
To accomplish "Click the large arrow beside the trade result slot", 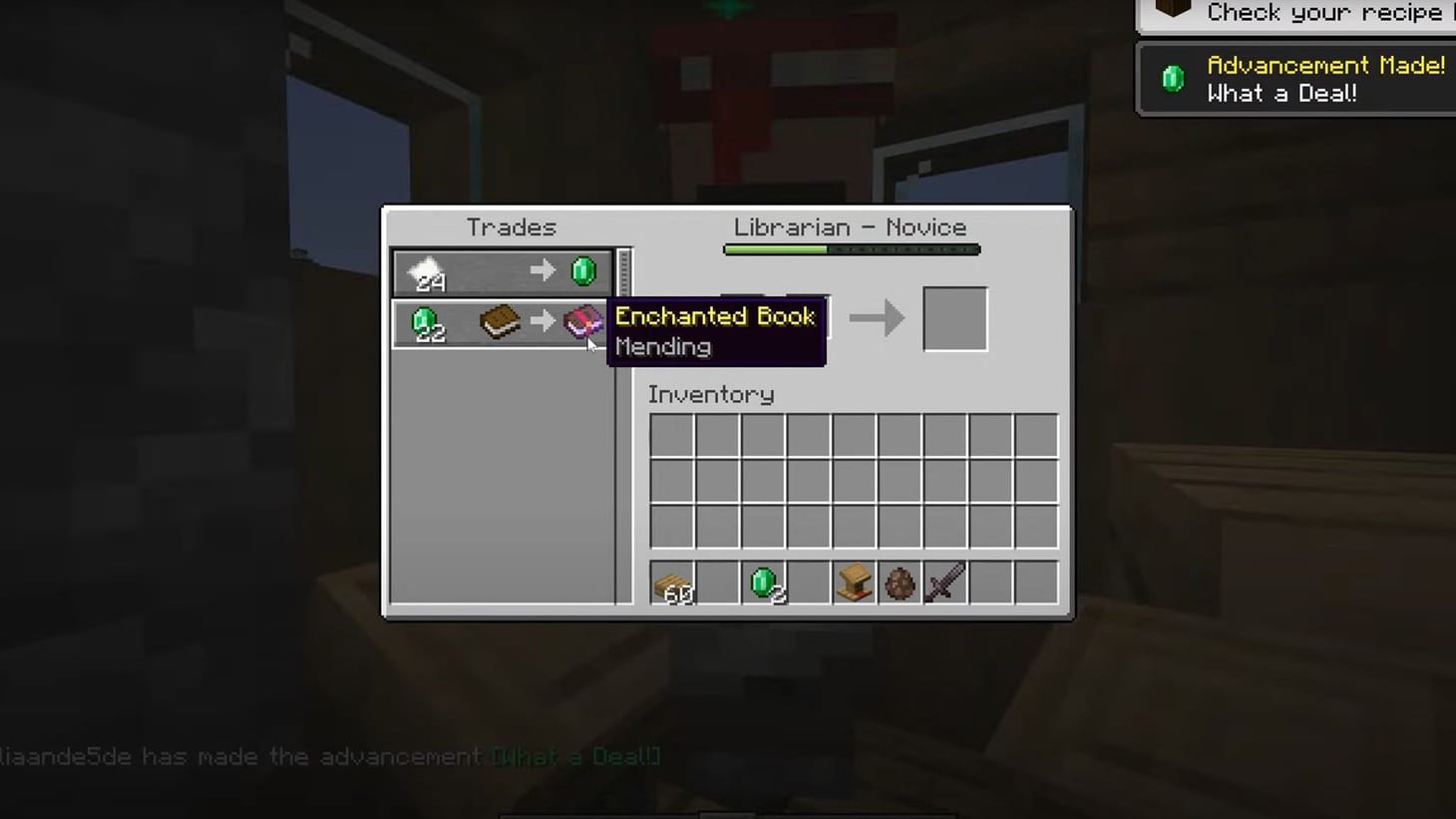I will click(x=877, y=318).
